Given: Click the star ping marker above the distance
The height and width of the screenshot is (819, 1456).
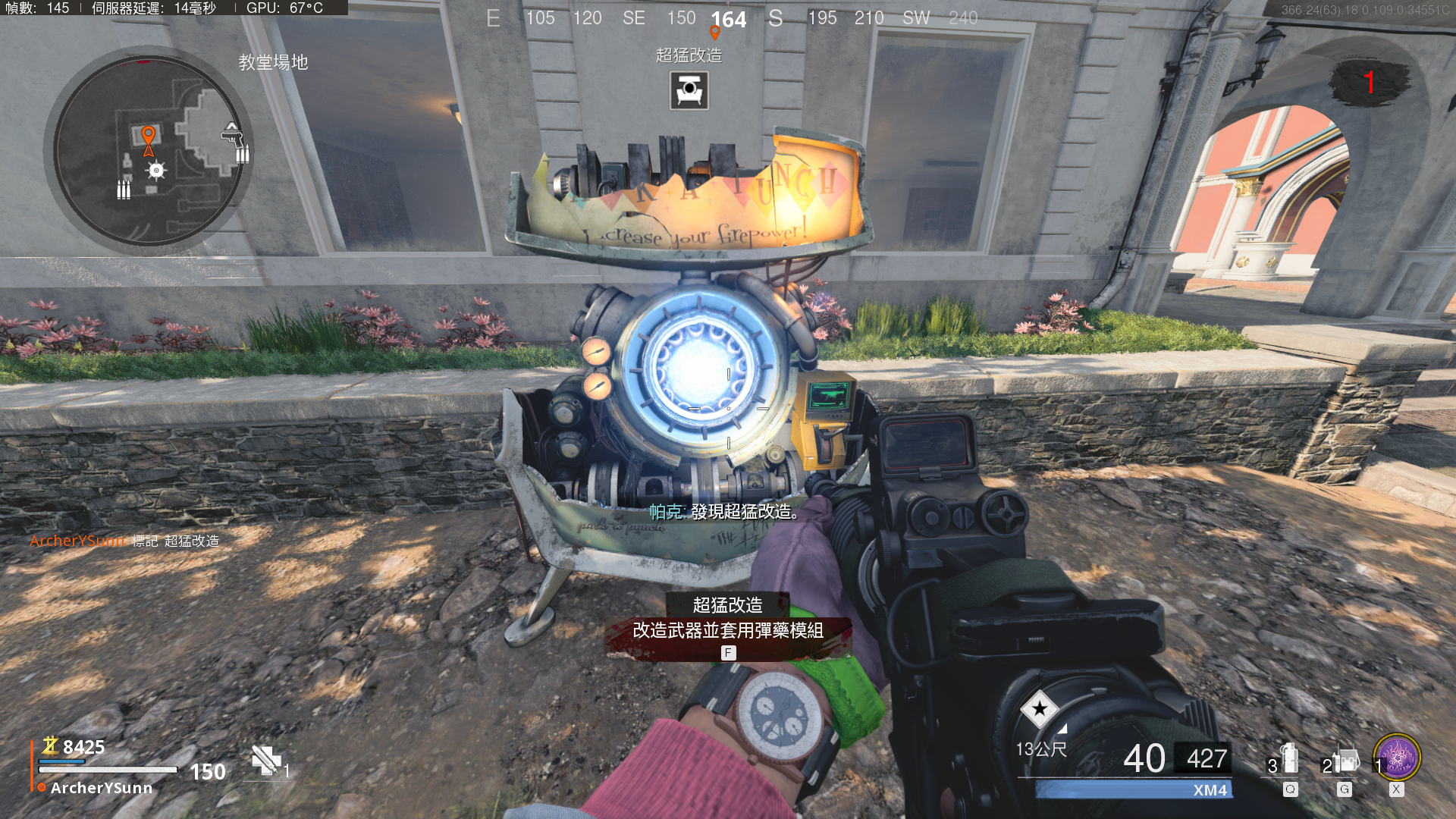Looking at the screenshot, I should click(1039, 709).
